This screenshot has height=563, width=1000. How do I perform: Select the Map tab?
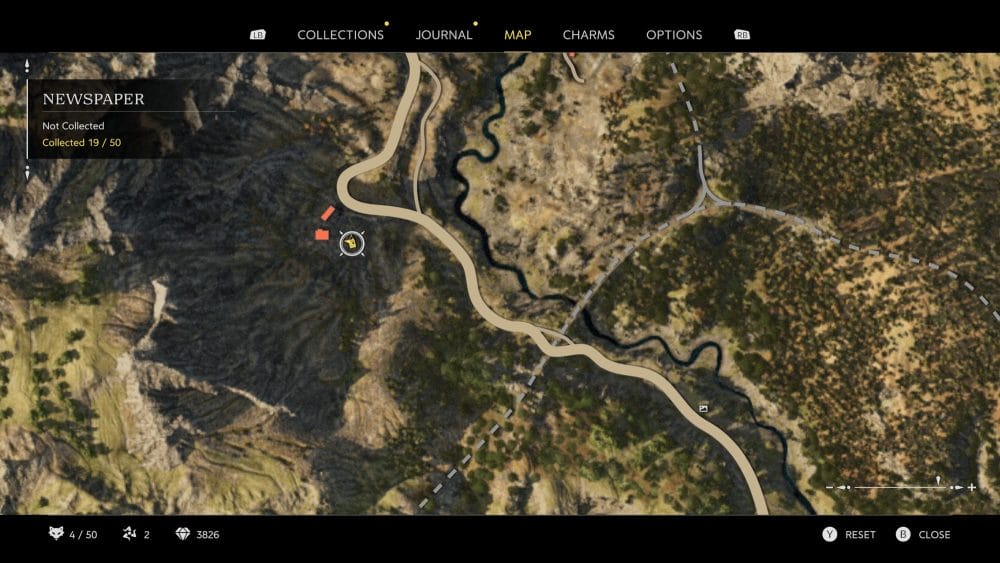518,35
